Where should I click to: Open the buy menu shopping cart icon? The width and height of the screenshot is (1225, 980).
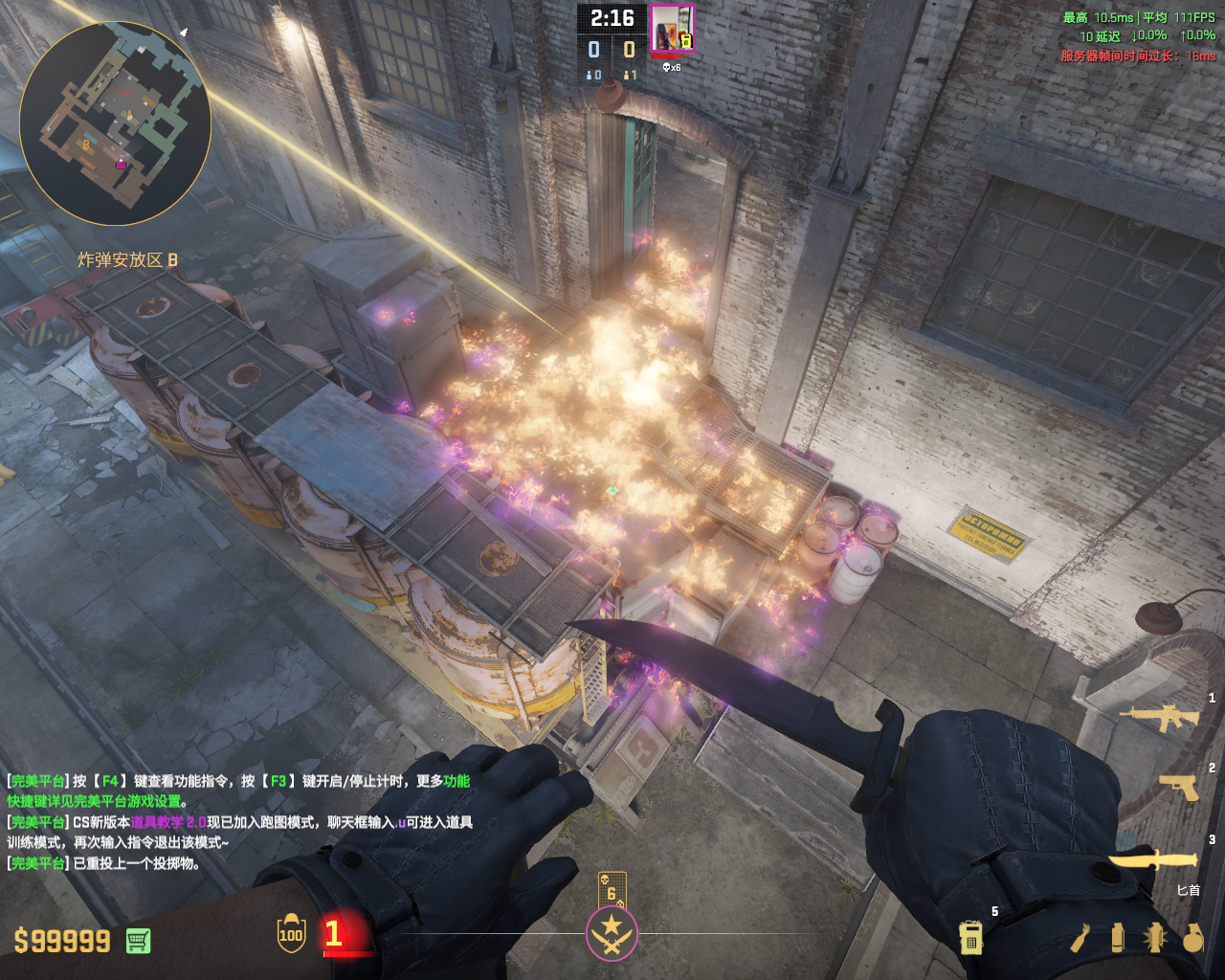point(138,941)
